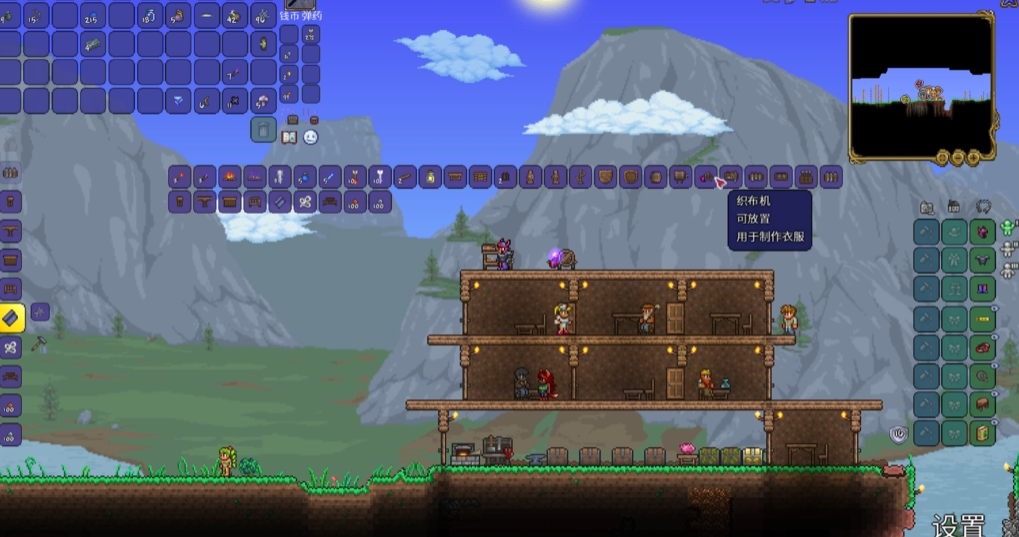This screenshot has width=1019, height=537.
Task: Click the trash can slot
Action: (x=263, y=130)
